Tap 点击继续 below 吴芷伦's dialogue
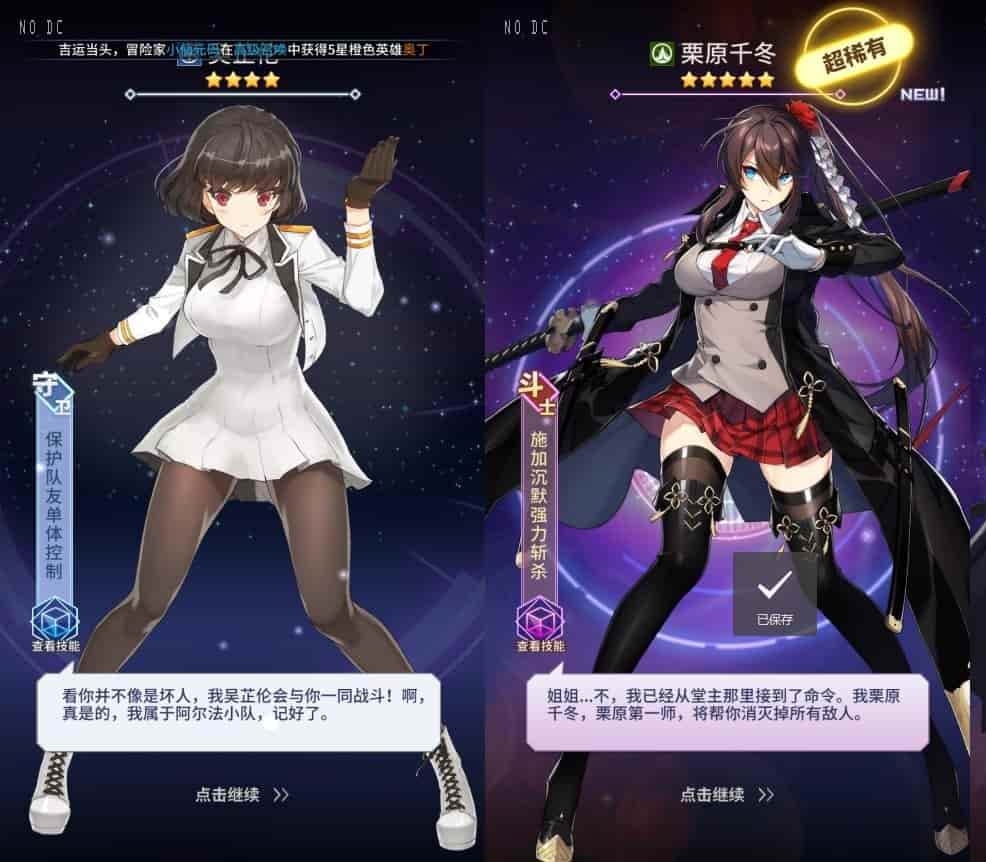 (x=242, y=795)
